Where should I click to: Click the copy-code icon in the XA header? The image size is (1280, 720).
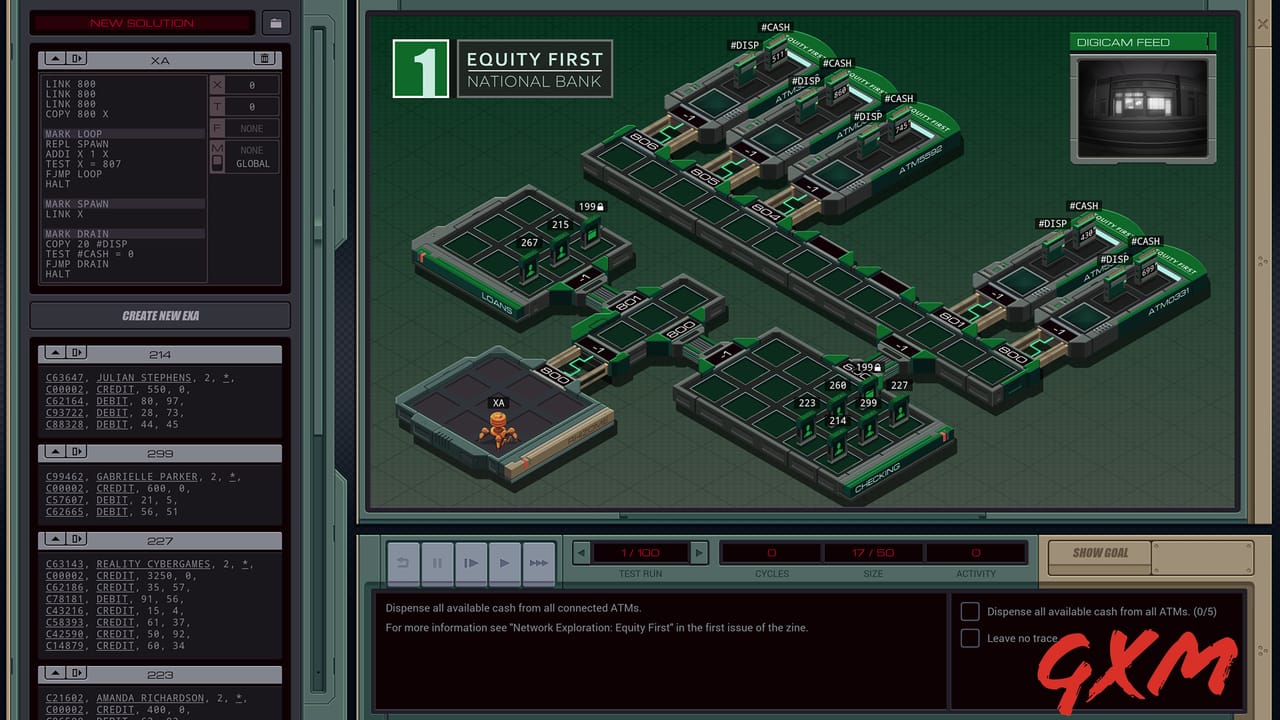(x=78, y=58)
